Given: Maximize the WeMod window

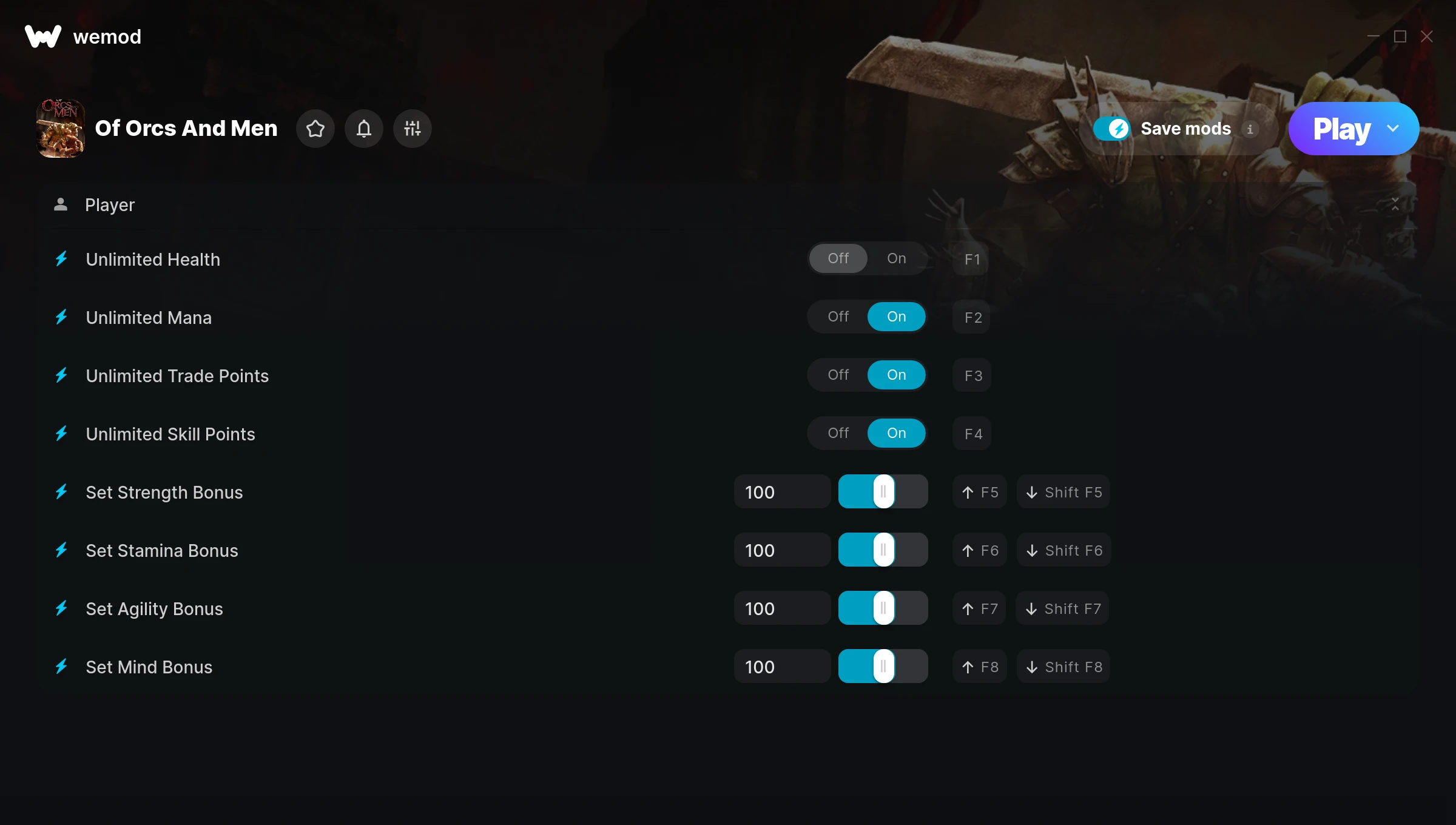Looking at the screenshot, I should (1400, 36).
